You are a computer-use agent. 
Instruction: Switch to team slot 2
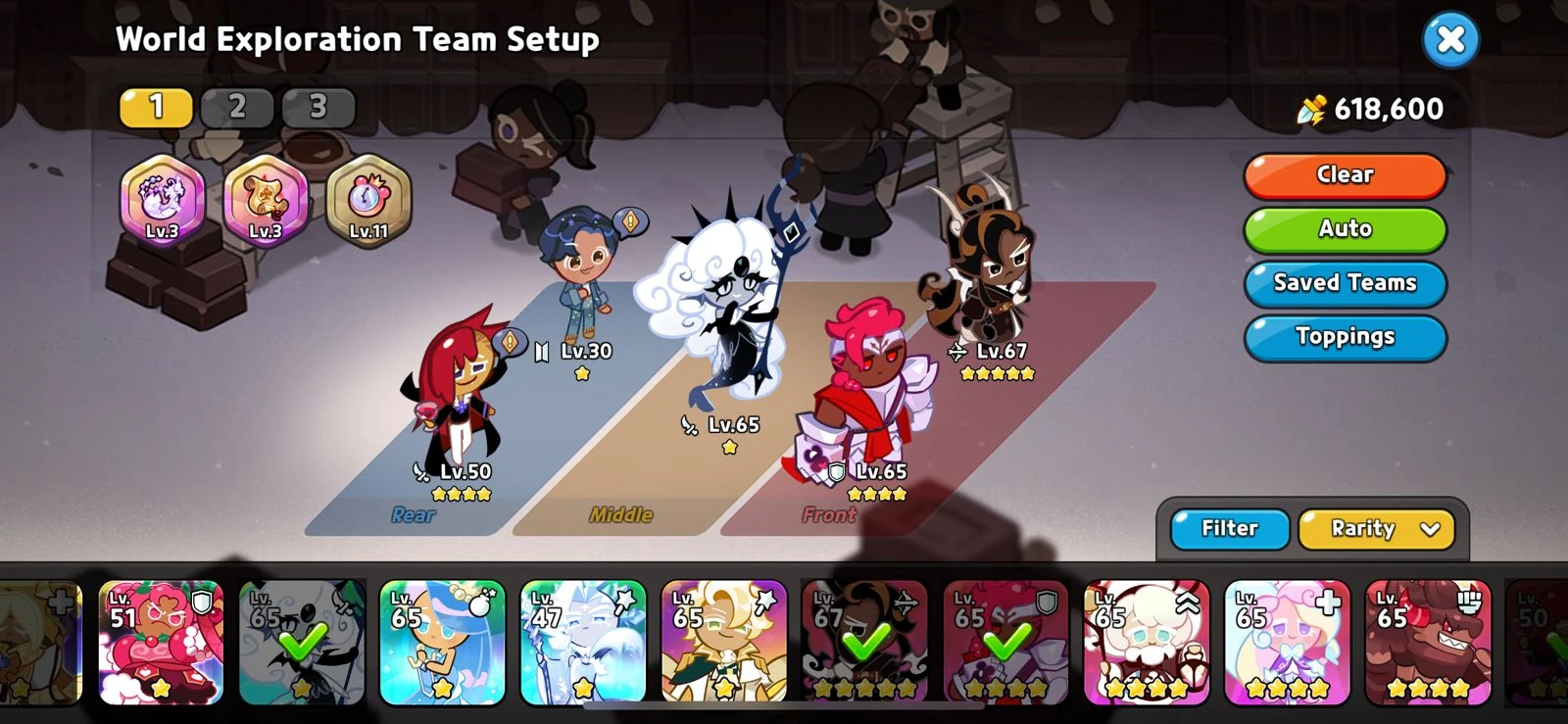click(x=237, y=107)
